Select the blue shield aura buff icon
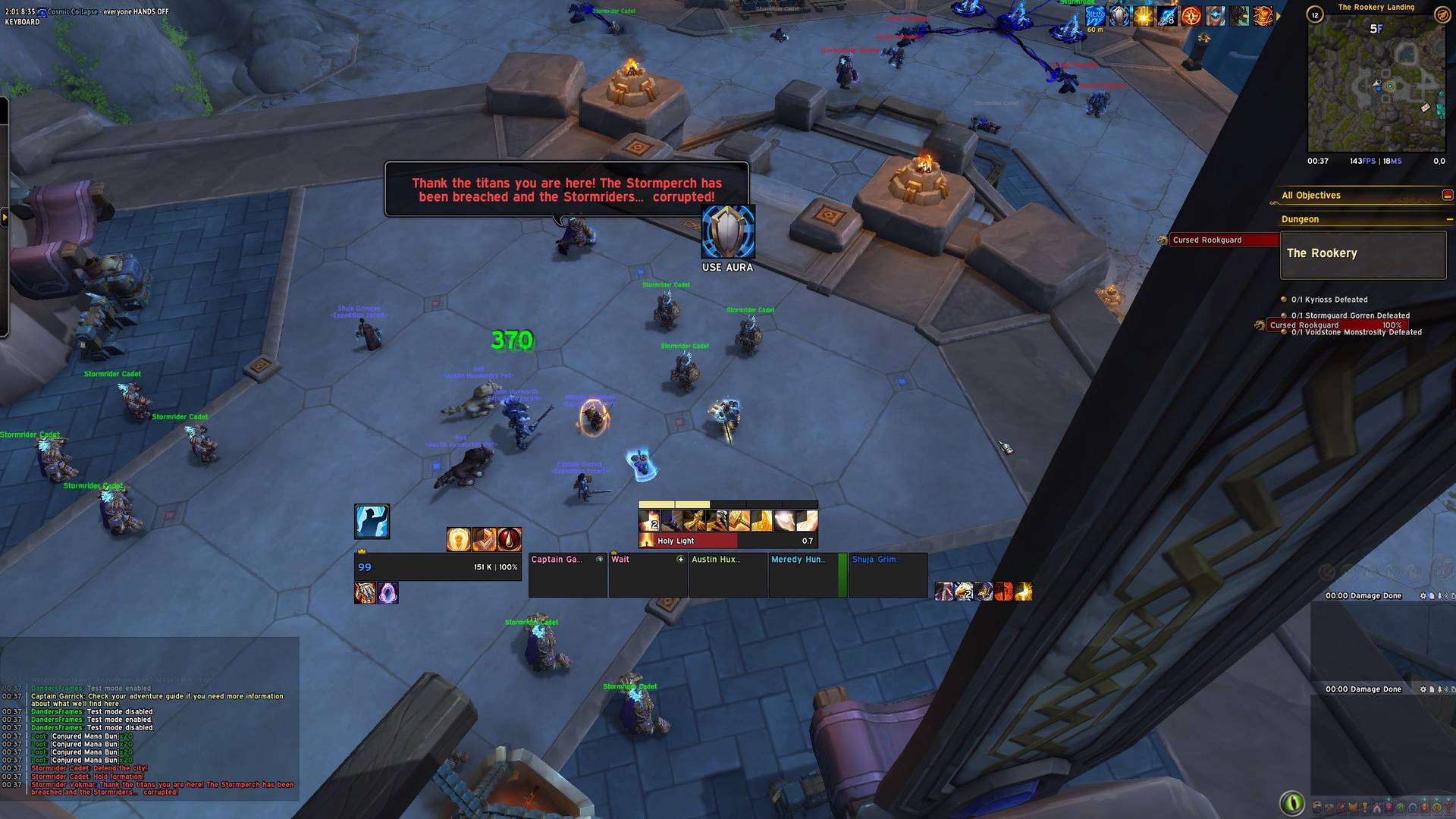Image resolution: width=1456 pixels, height=819 pixels. point(1119,16)
